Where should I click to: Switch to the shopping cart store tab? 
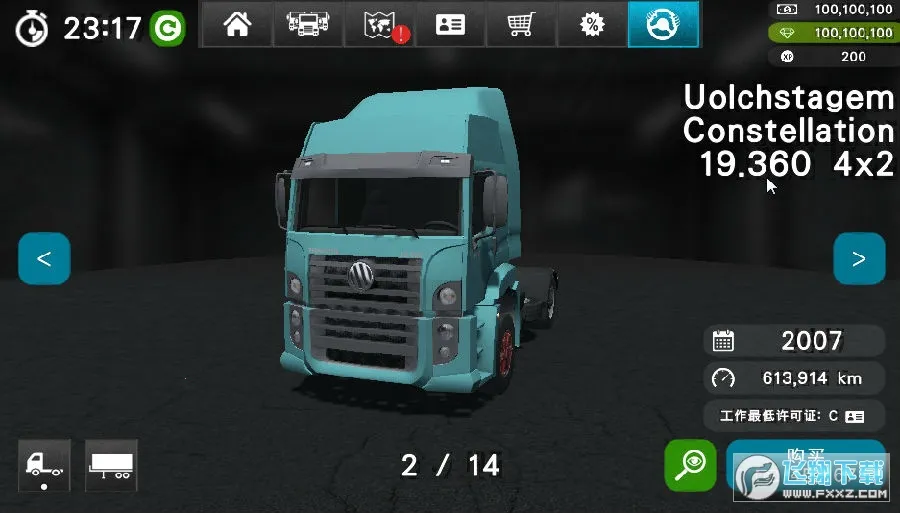pos(521,25)
